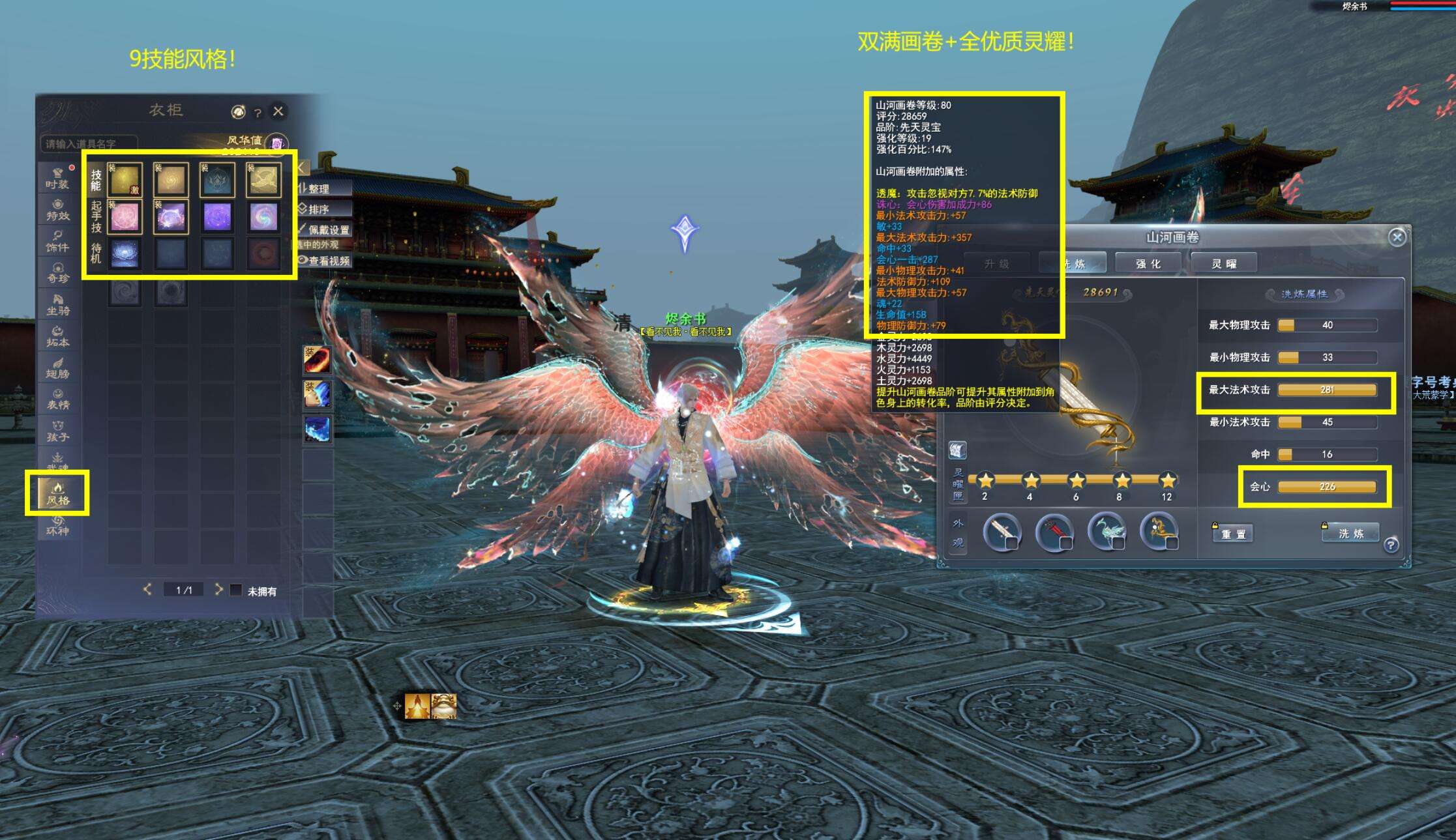
Task: Choose the red scroll appearance icon
Action: point(1054,532)
